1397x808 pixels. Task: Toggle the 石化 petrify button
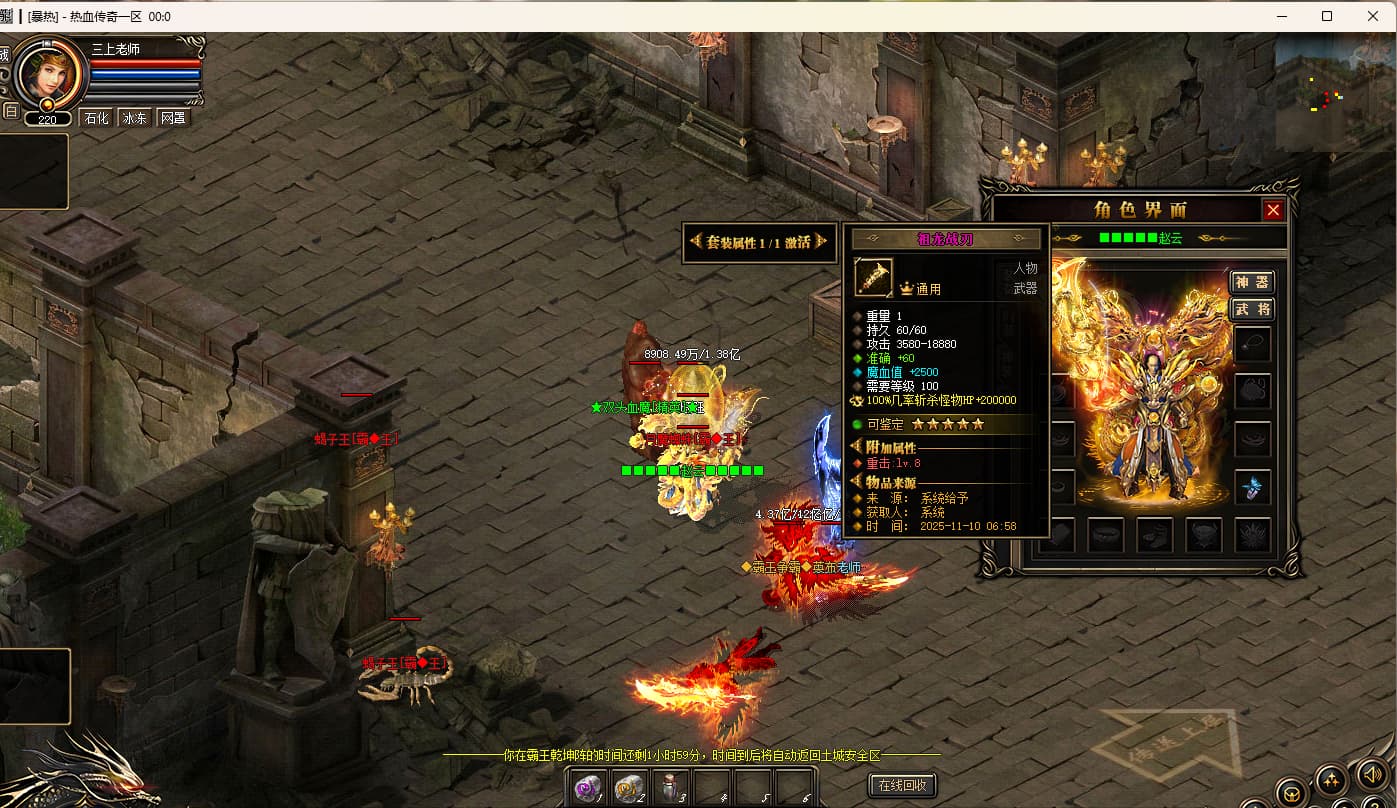pyautogui.click(x=96, y=118)
